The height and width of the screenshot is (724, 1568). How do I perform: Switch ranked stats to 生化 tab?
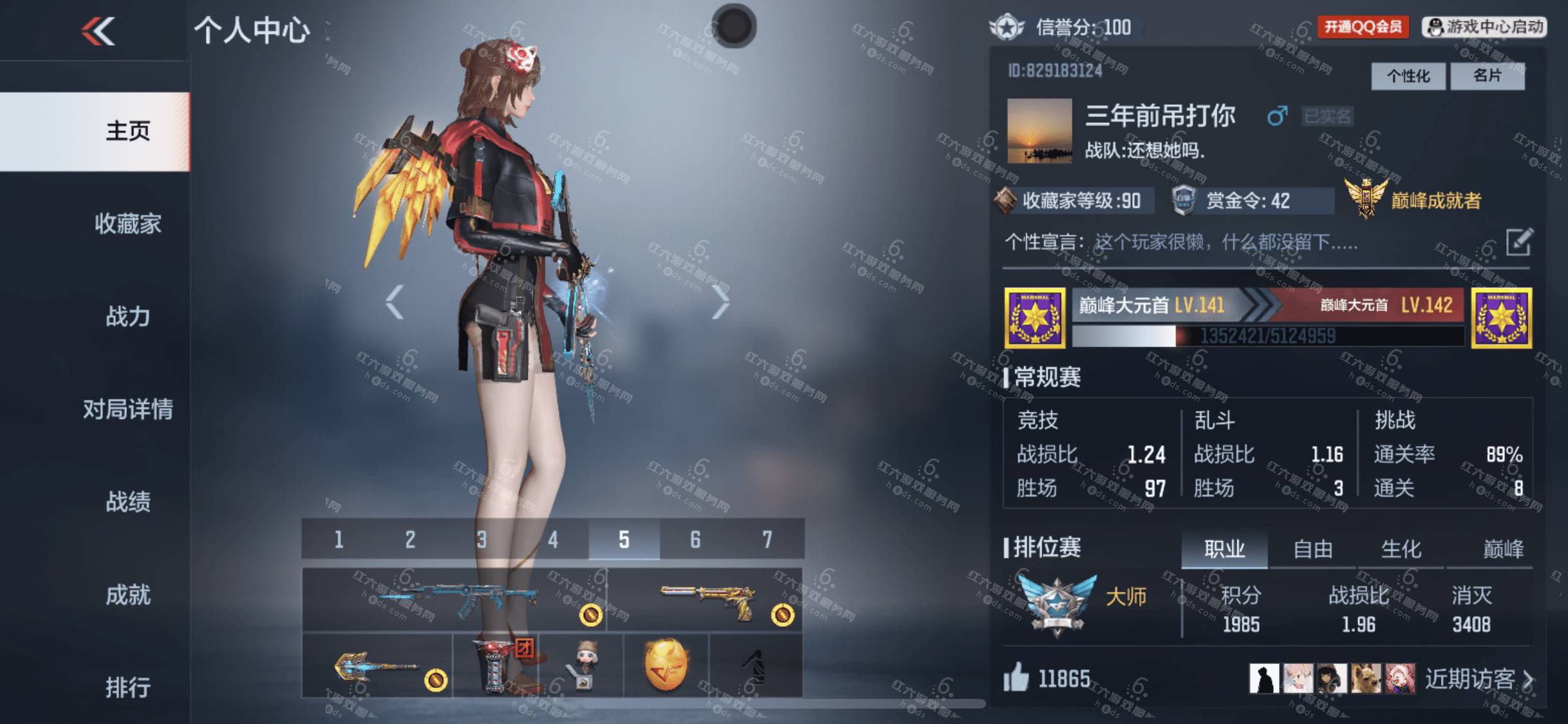pyautogui.click(x=1401, y=550)
